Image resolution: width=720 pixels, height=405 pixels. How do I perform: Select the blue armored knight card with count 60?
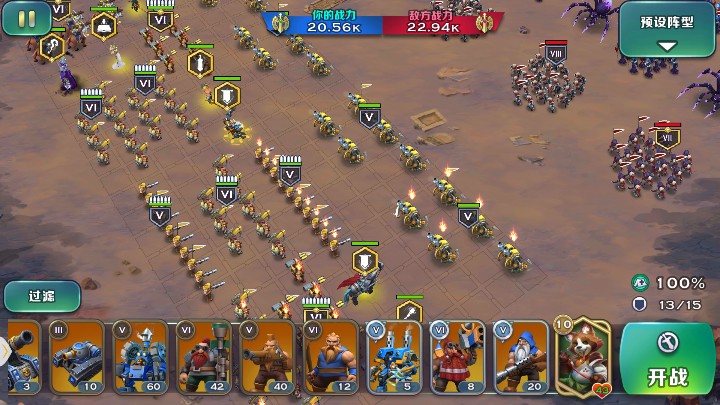click(x=140, y=357)
